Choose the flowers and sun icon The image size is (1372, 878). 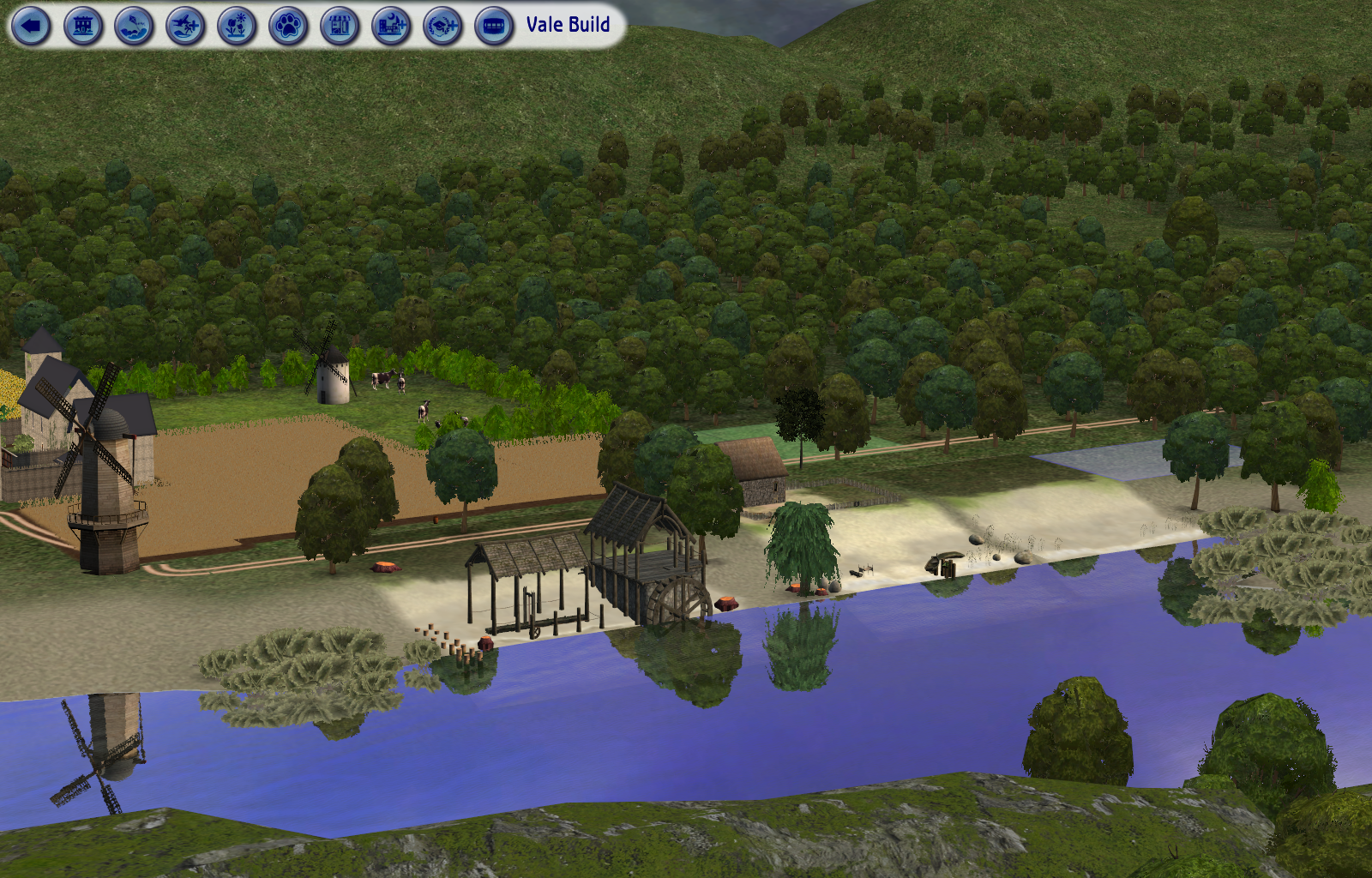238,27
